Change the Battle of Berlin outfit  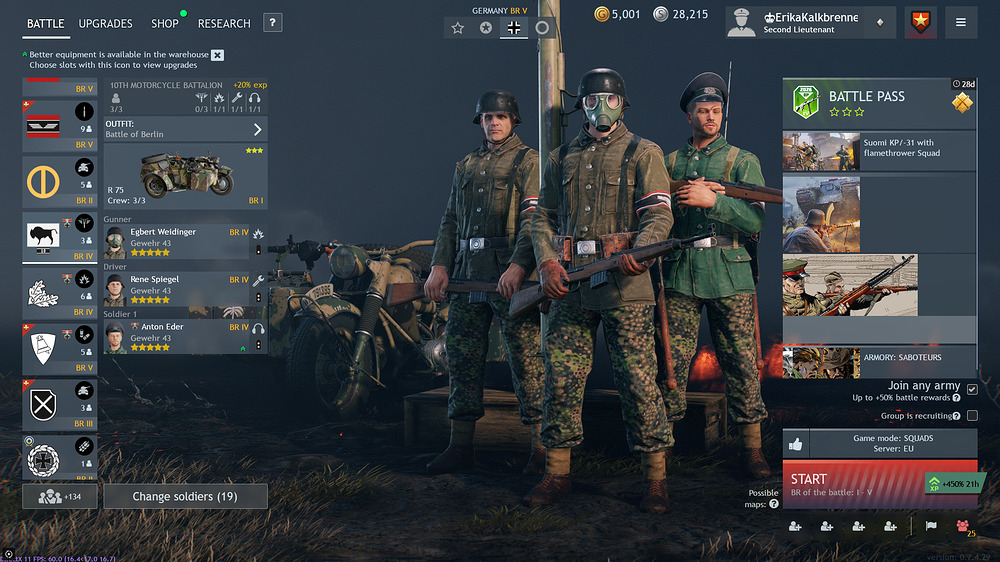pos(185,129)
